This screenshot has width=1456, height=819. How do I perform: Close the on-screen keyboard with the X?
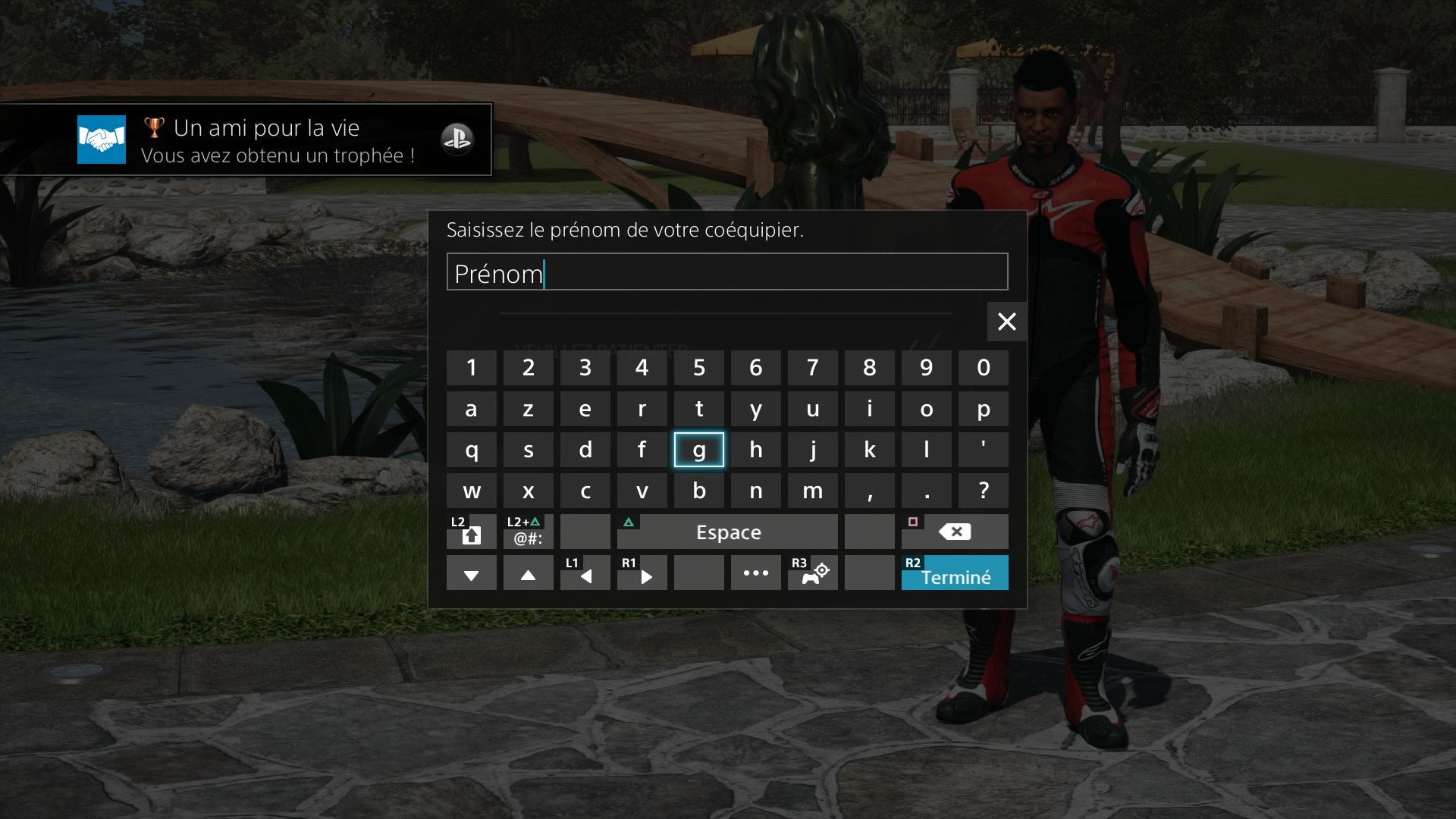(x=1006, y=322)
